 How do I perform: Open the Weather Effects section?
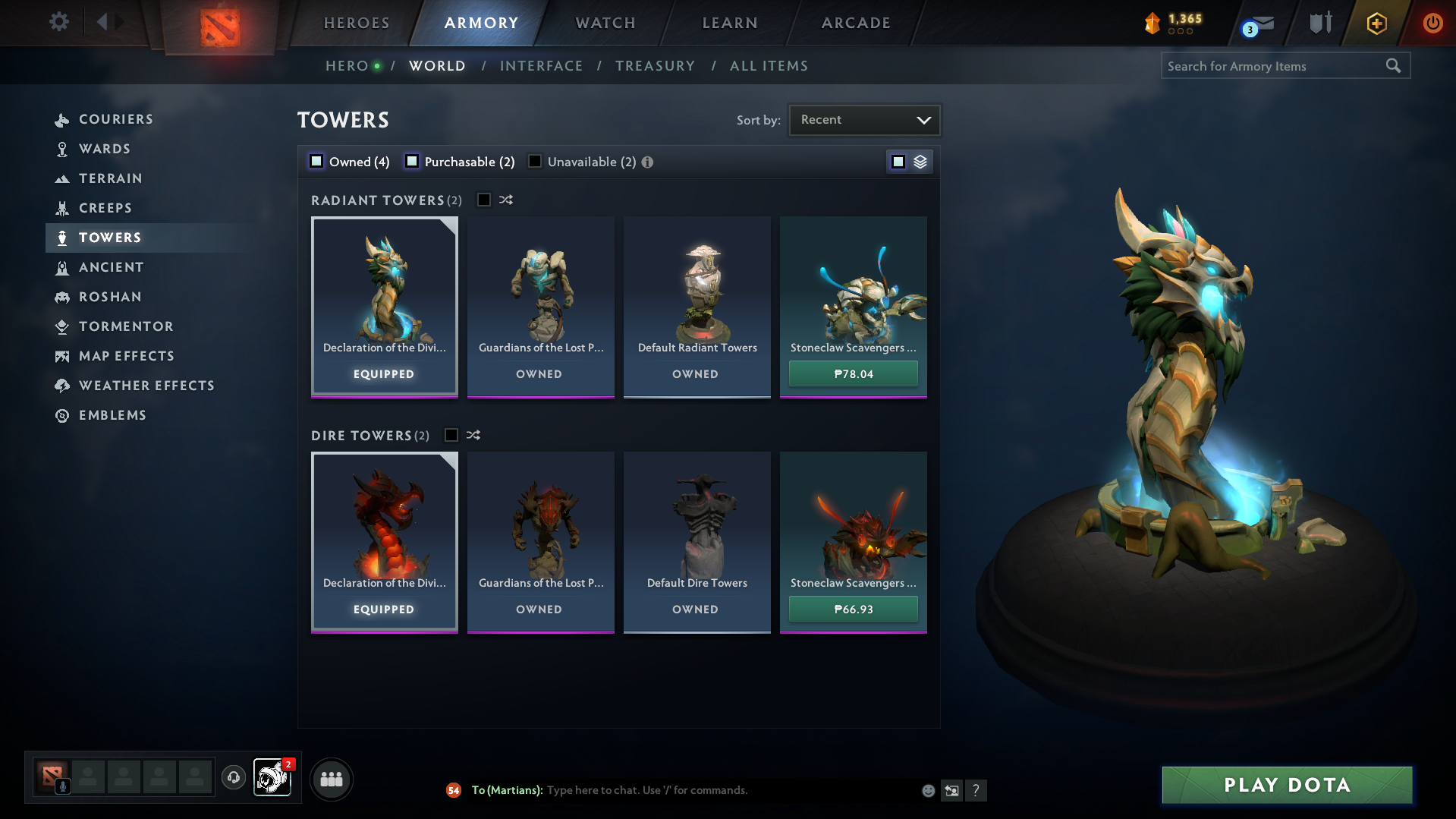coord(146,385)
